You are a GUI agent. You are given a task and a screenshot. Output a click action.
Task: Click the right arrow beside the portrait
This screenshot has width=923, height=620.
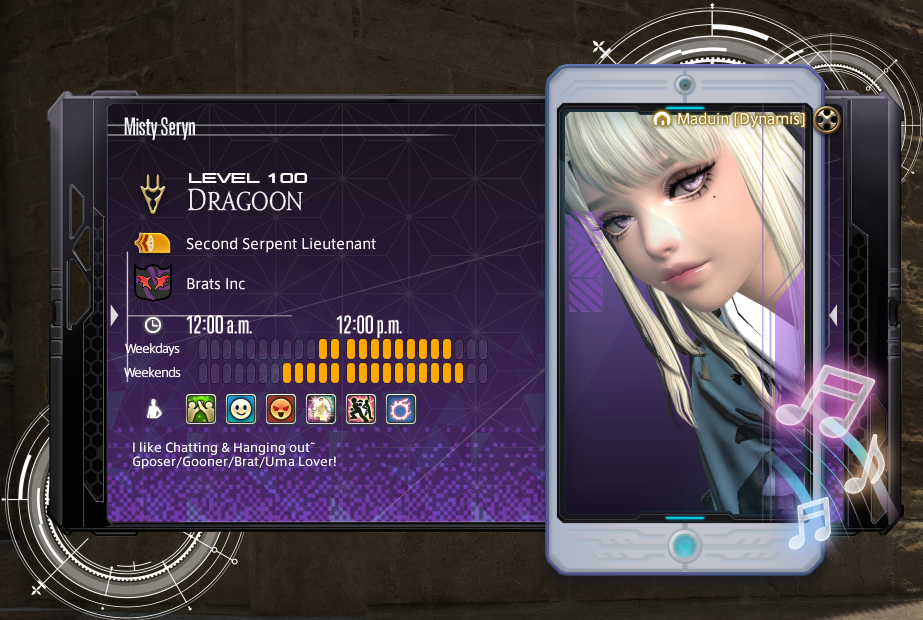tap(833, 316)
